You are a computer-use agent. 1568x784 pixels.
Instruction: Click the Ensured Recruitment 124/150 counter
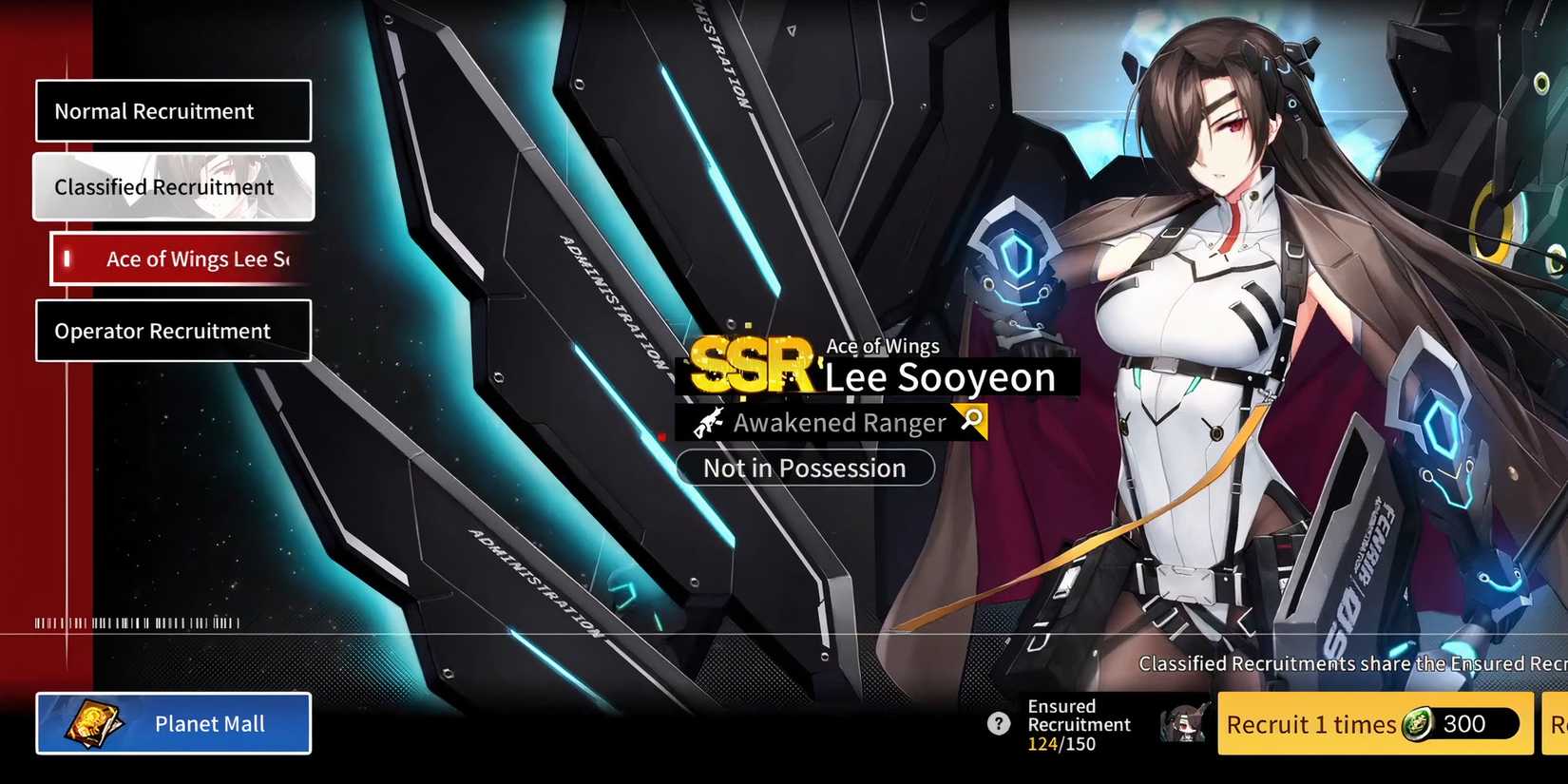[x=1061, y=743]
